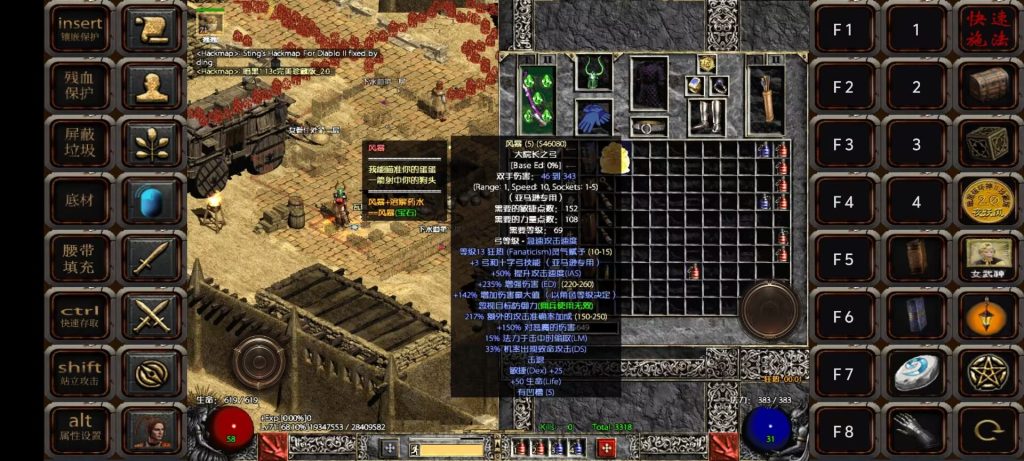This screenshot has width=1024, height=461.
Task: Select the F1 skill hotkey button
Action: click(x=844, y=28)
